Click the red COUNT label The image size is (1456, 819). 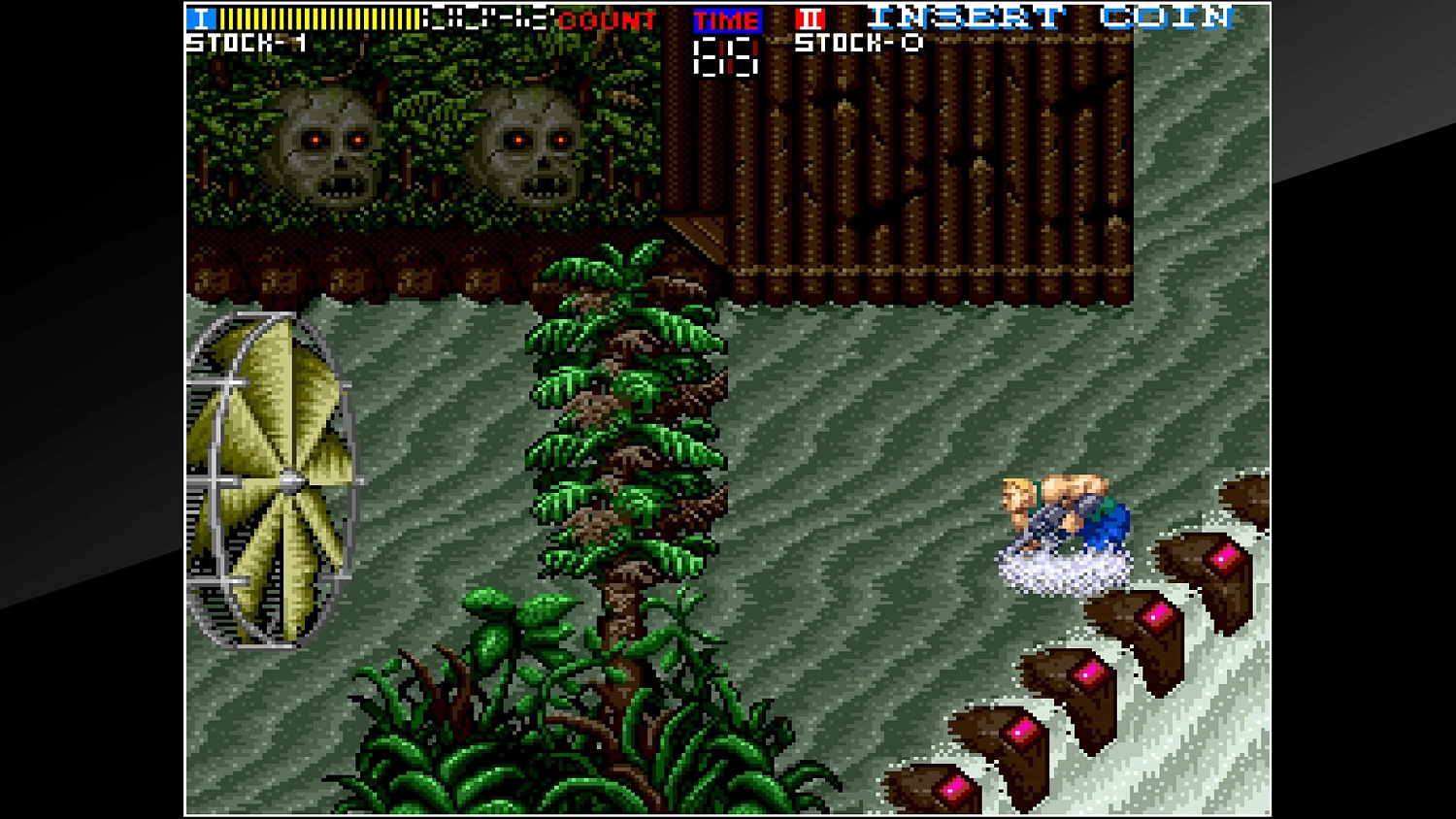tap(604, 21)
